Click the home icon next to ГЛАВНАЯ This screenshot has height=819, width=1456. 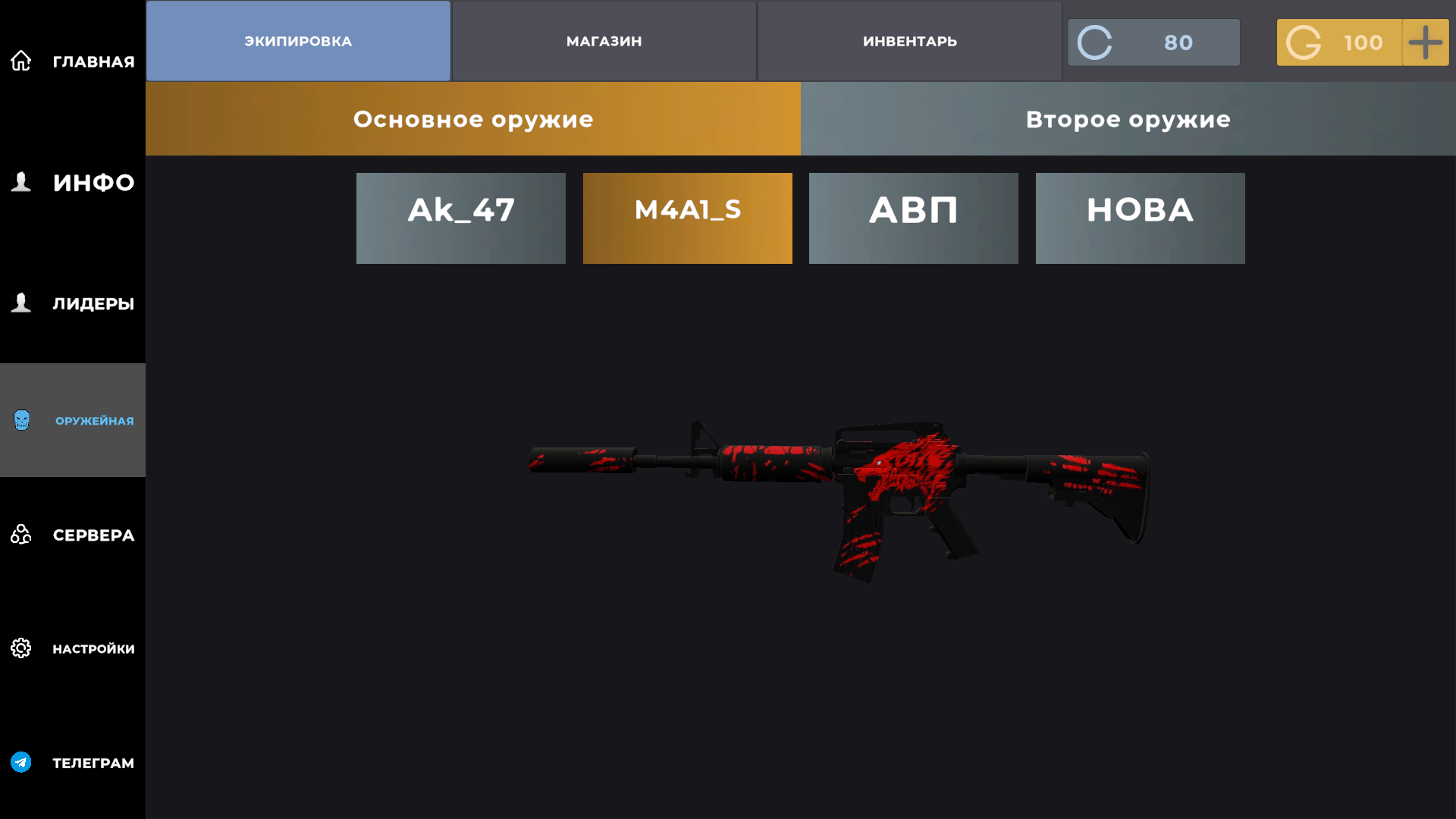20,59
